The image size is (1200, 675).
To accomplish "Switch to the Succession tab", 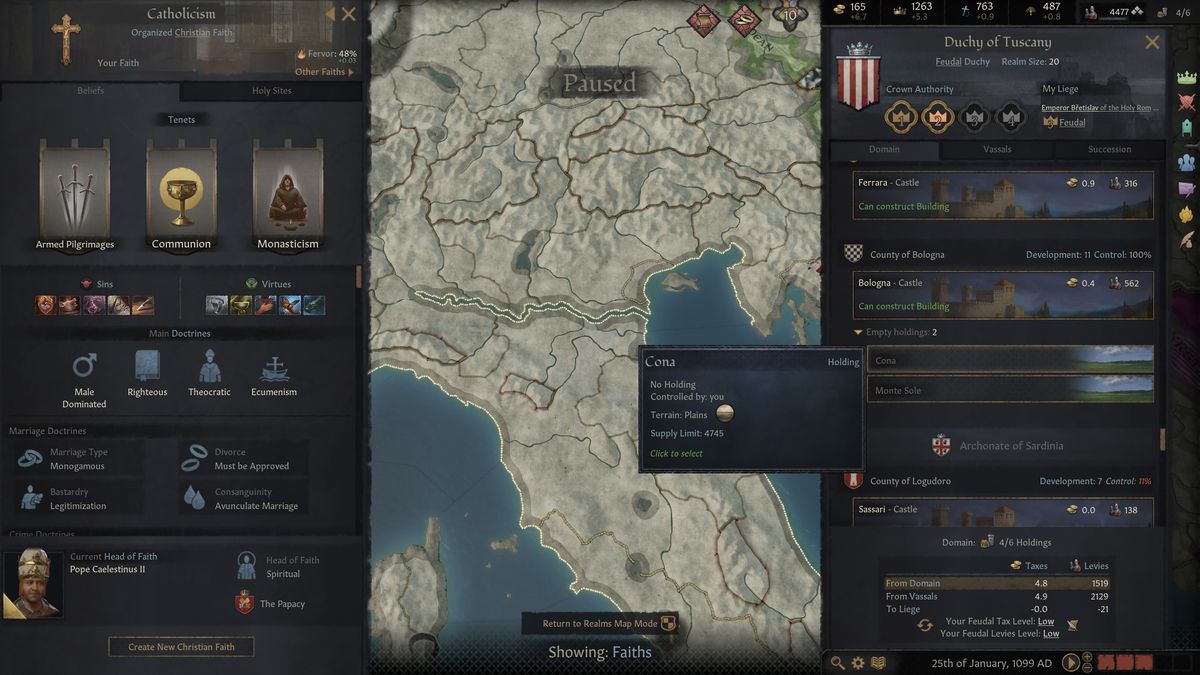I will (x=1109, y=150).
